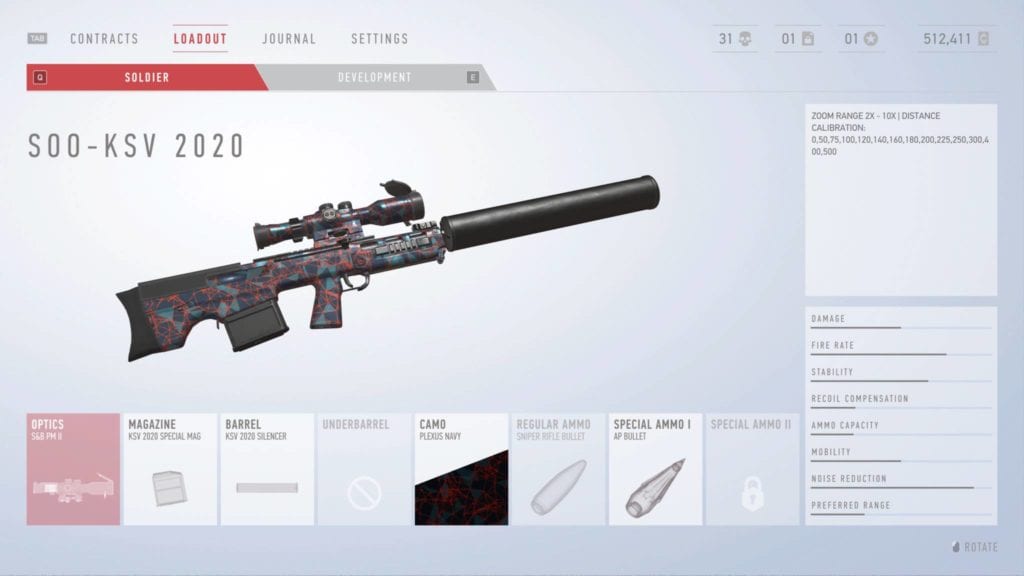Switch to the Development sub-tab
The image size is (1024, 576).
coord(374,77)
